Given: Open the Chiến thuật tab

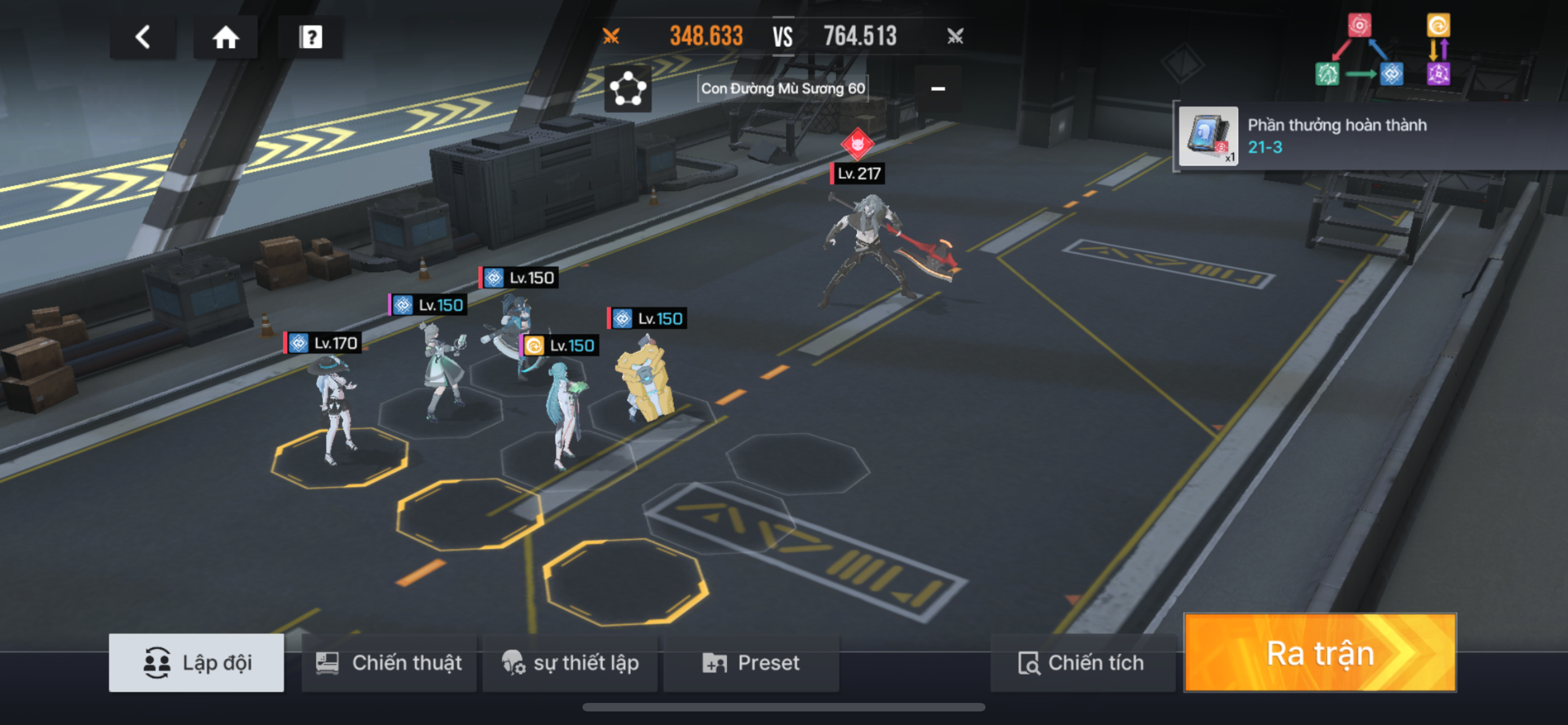Looking at the screenshot, I should coord(389,662).
